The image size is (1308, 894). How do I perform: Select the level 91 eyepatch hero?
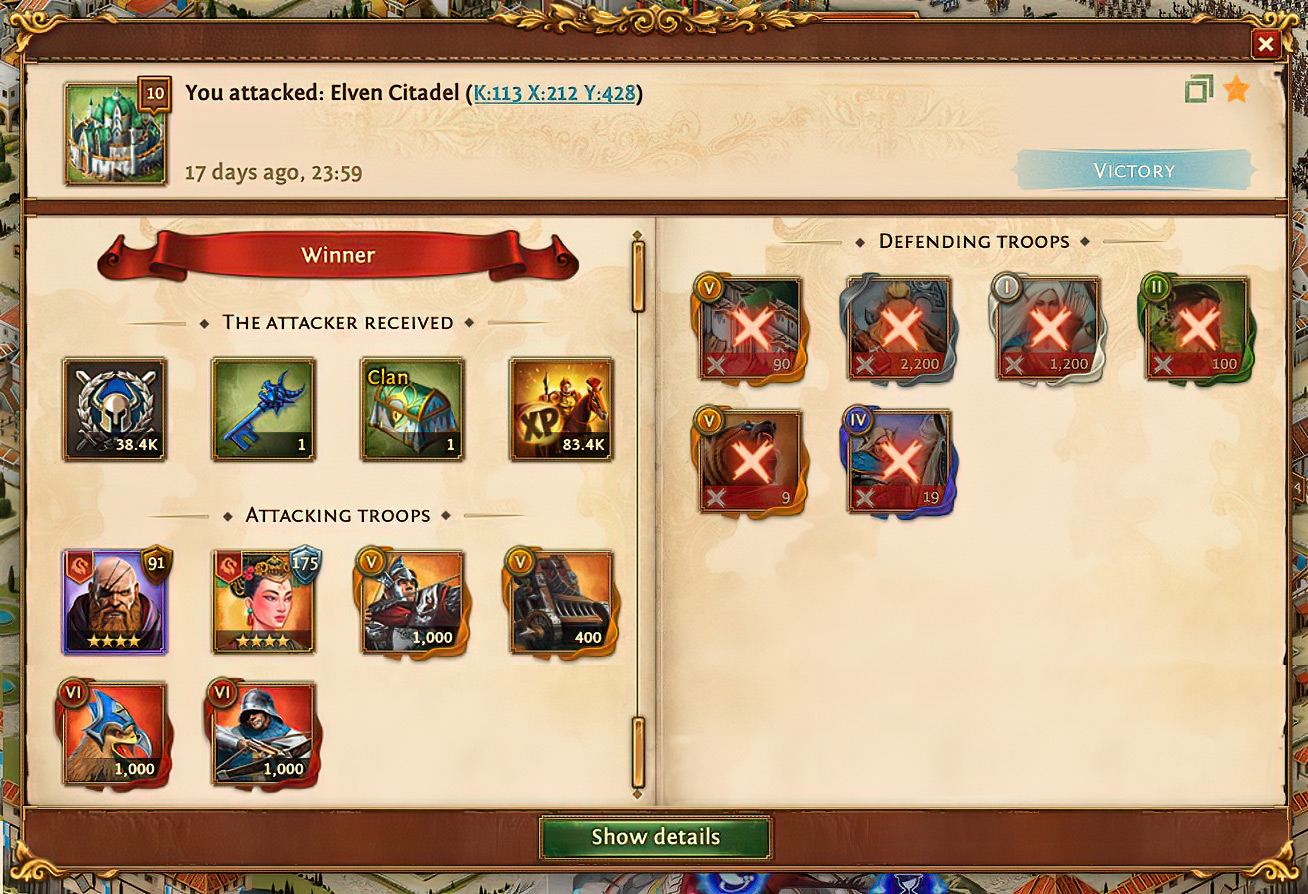point(115,601)
